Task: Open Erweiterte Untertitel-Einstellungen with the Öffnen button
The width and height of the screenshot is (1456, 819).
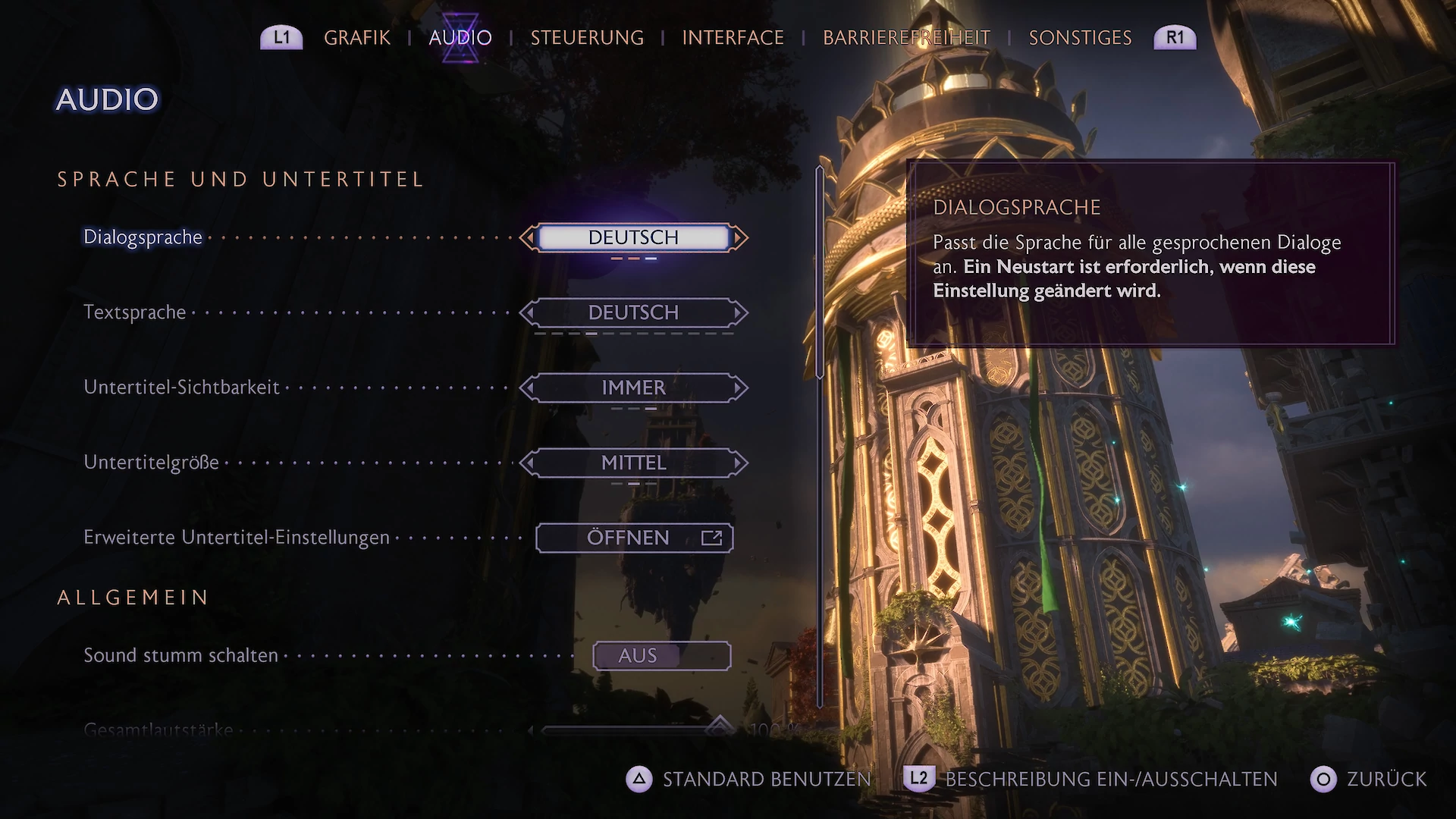Action: [634, 538]
